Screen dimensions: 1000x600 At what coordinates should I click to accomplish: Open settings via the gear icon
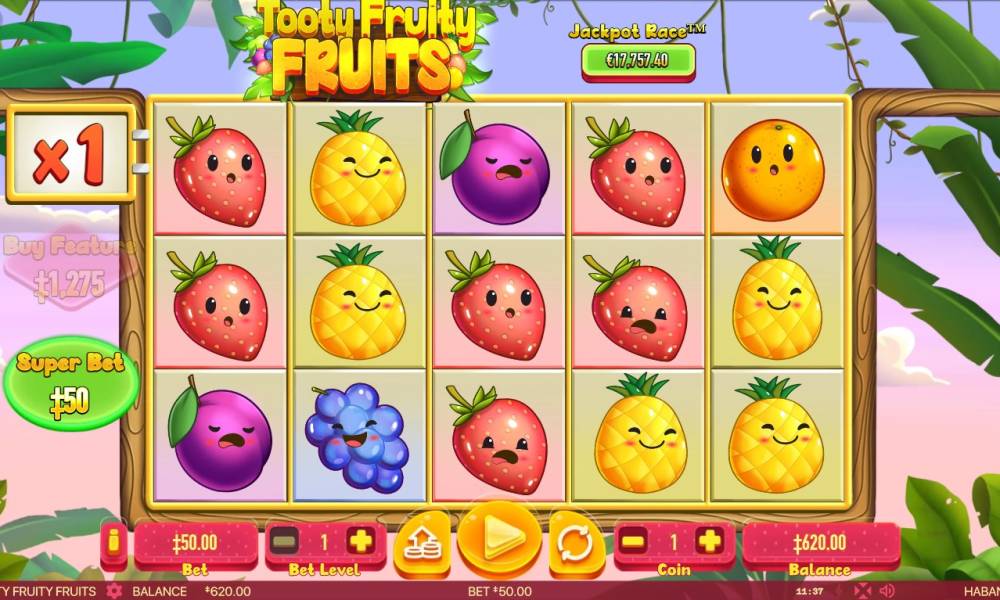tap(114, 591)
